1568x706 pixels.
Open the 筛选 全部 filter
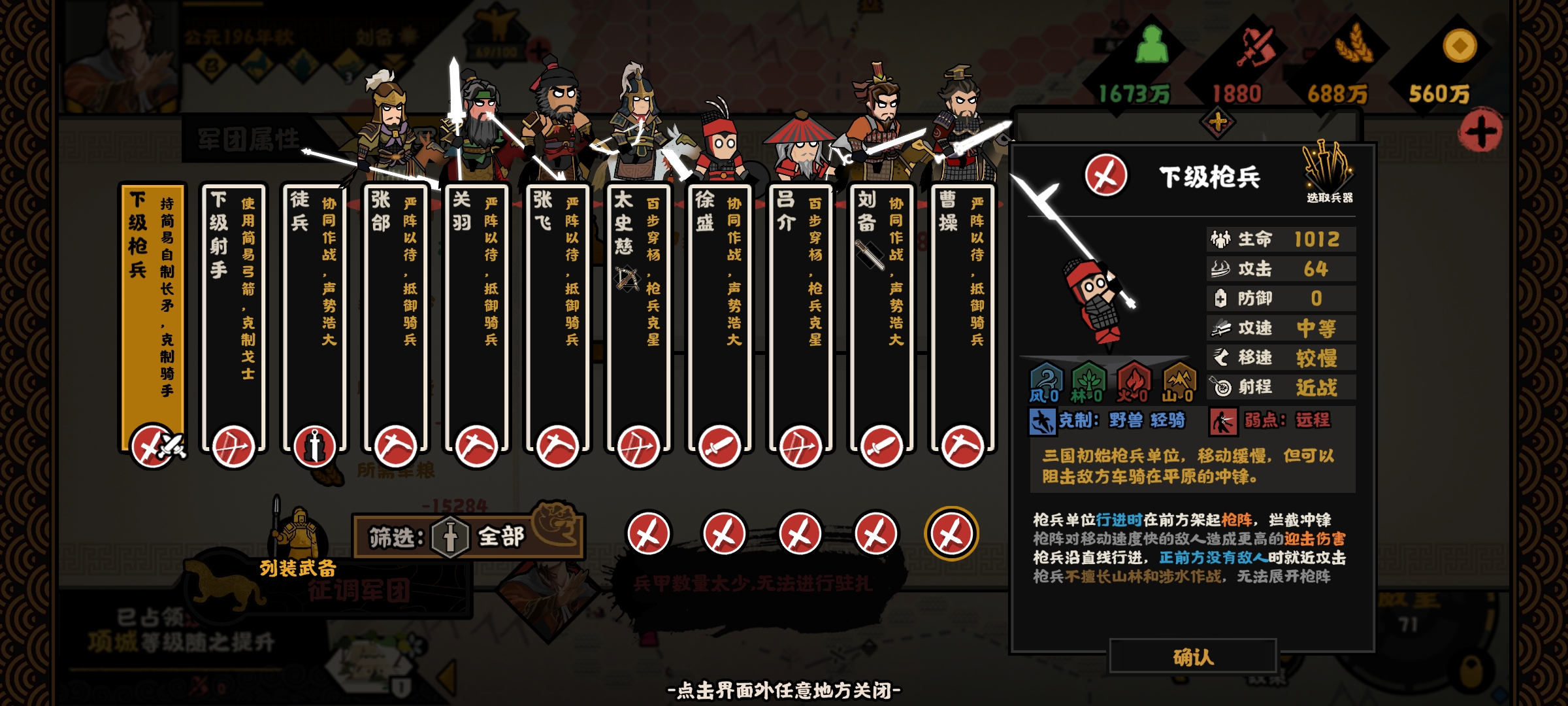coord(468,537)
